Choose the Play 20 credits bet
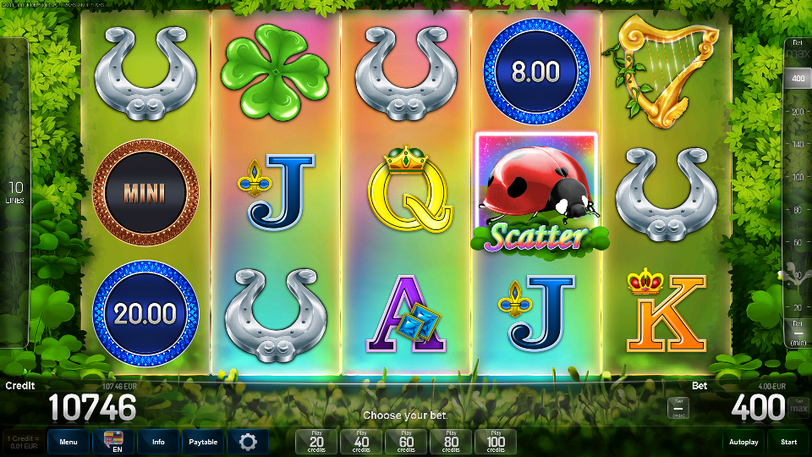Image resolution: width=812 pixels, height=457 pixels. [x=316, y=441]
